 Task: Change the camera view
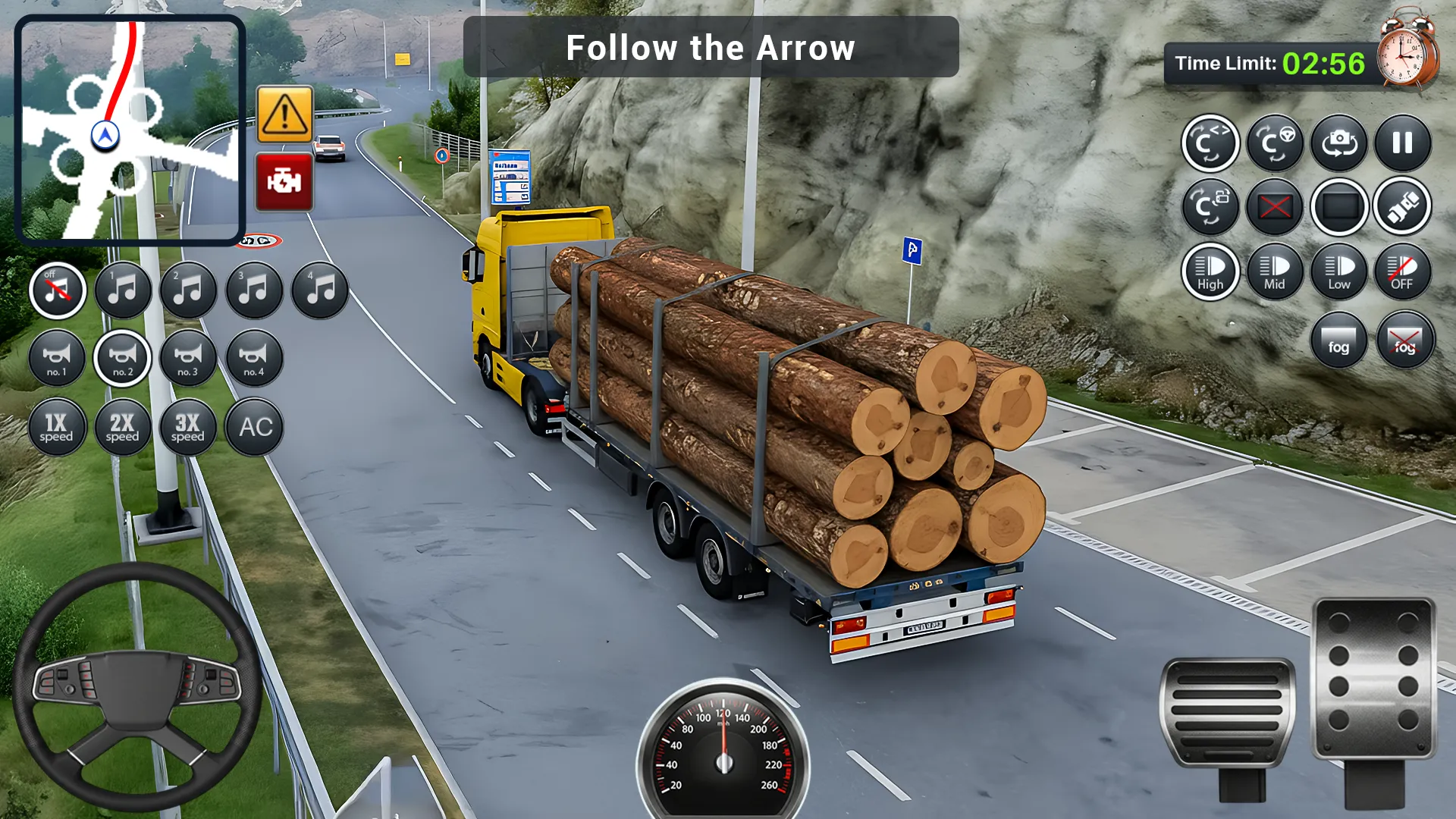coord(1338,143)
